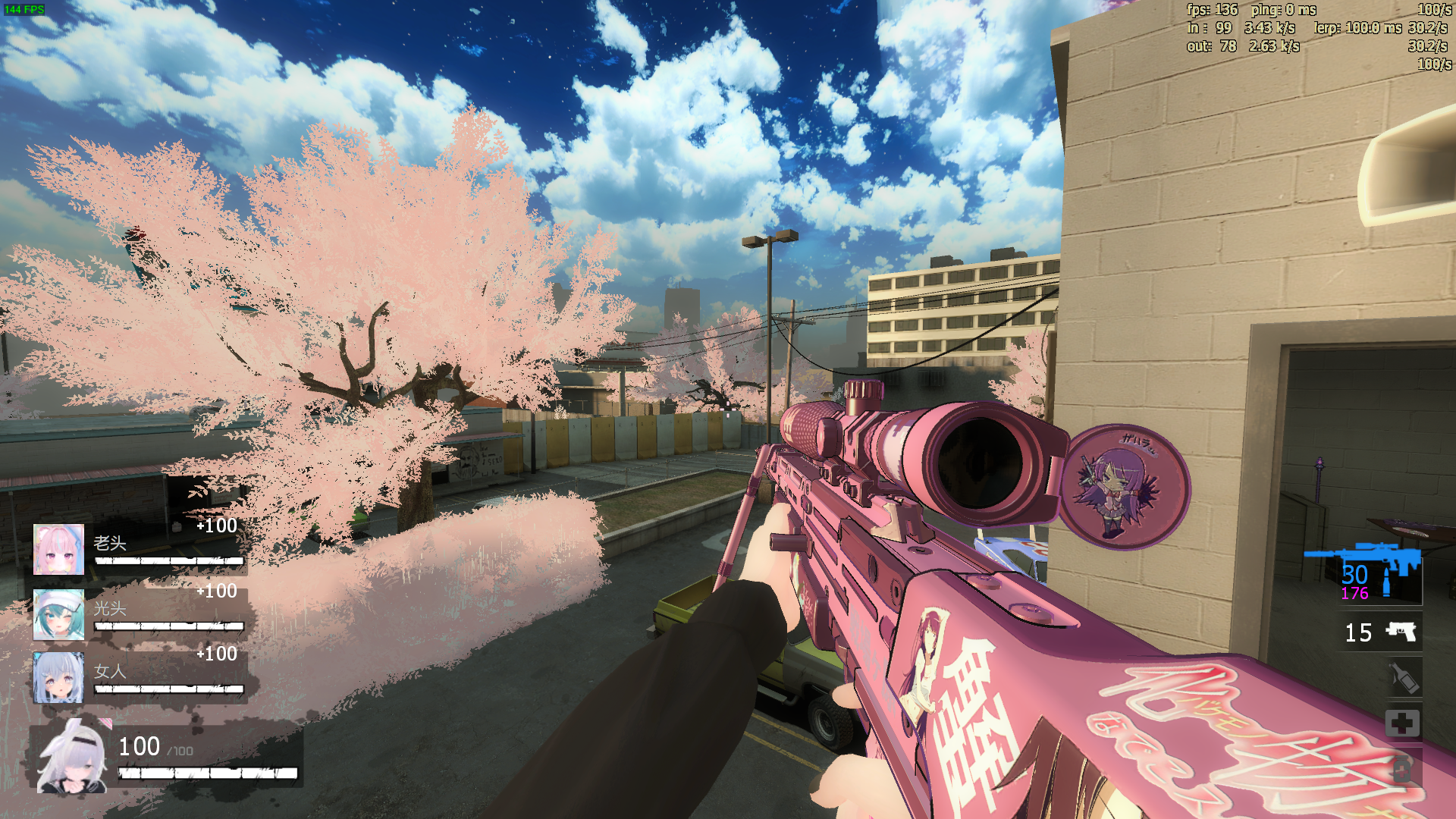Click teammate 光头's teal-haired portrait
The height and width of the screenshot is (819, 1456).
(x=58, y=614)
